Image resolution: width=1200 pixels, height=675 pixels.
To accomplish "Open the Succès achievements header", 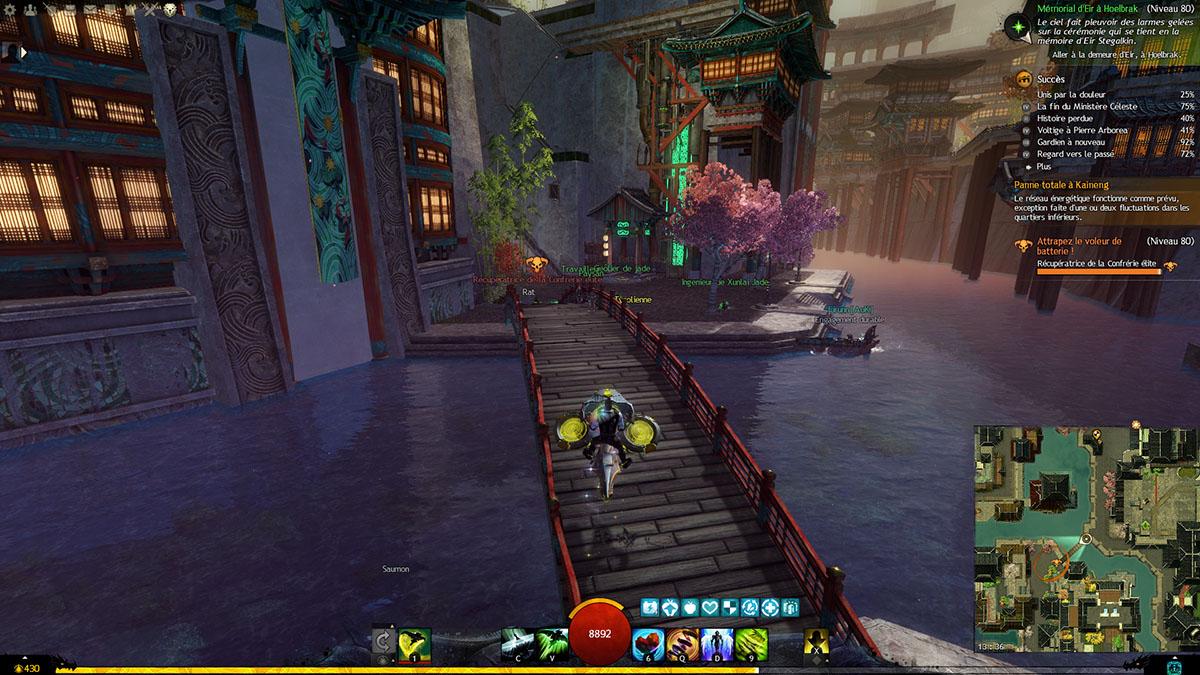I will coord(1051,79).
